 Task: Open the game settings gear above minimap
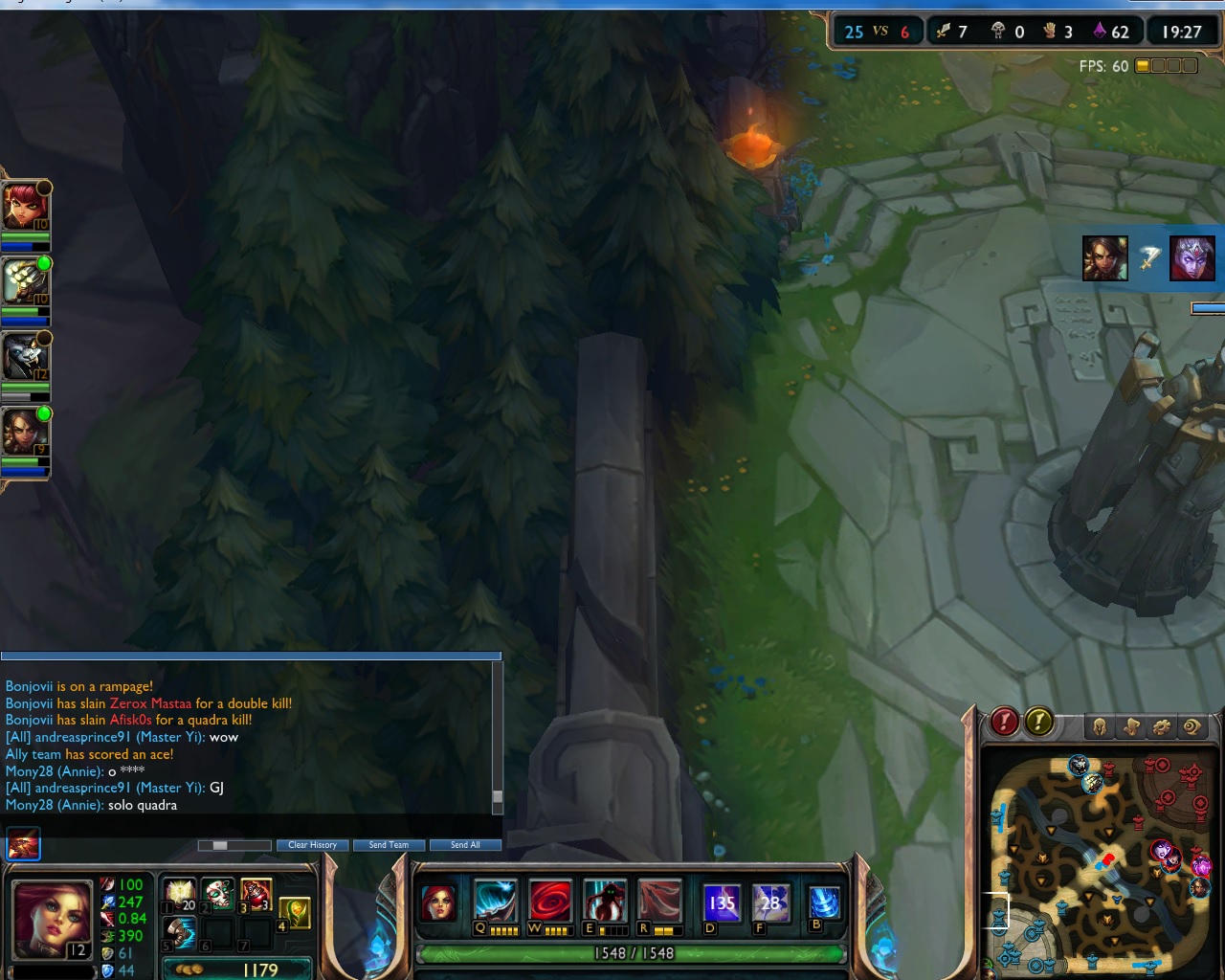coord(1163,725)
